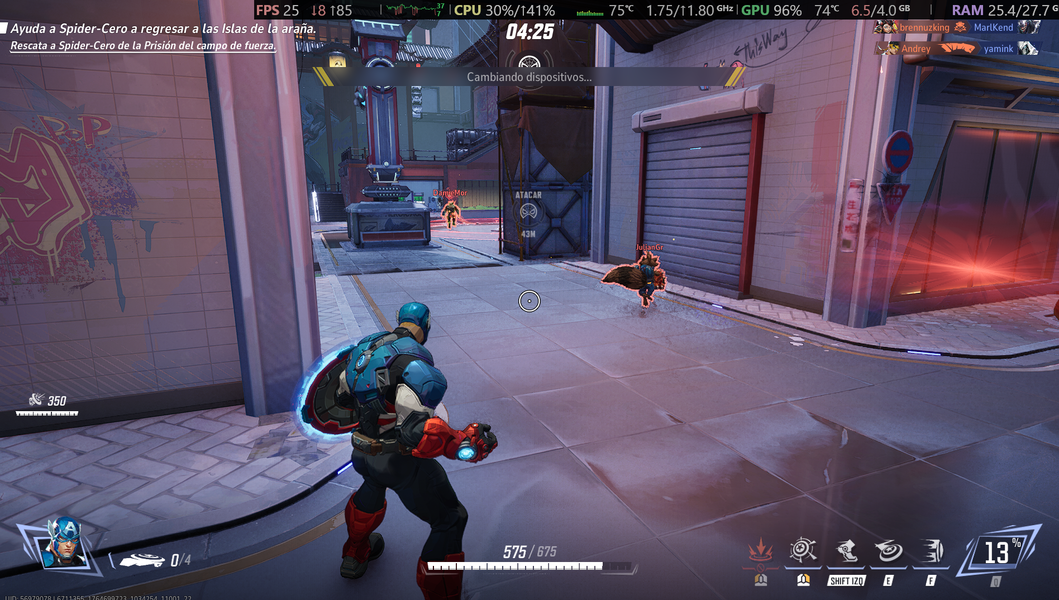1059x600 pixels.
Task: Use the winged boot dash ability
Action: pos(846,551)
